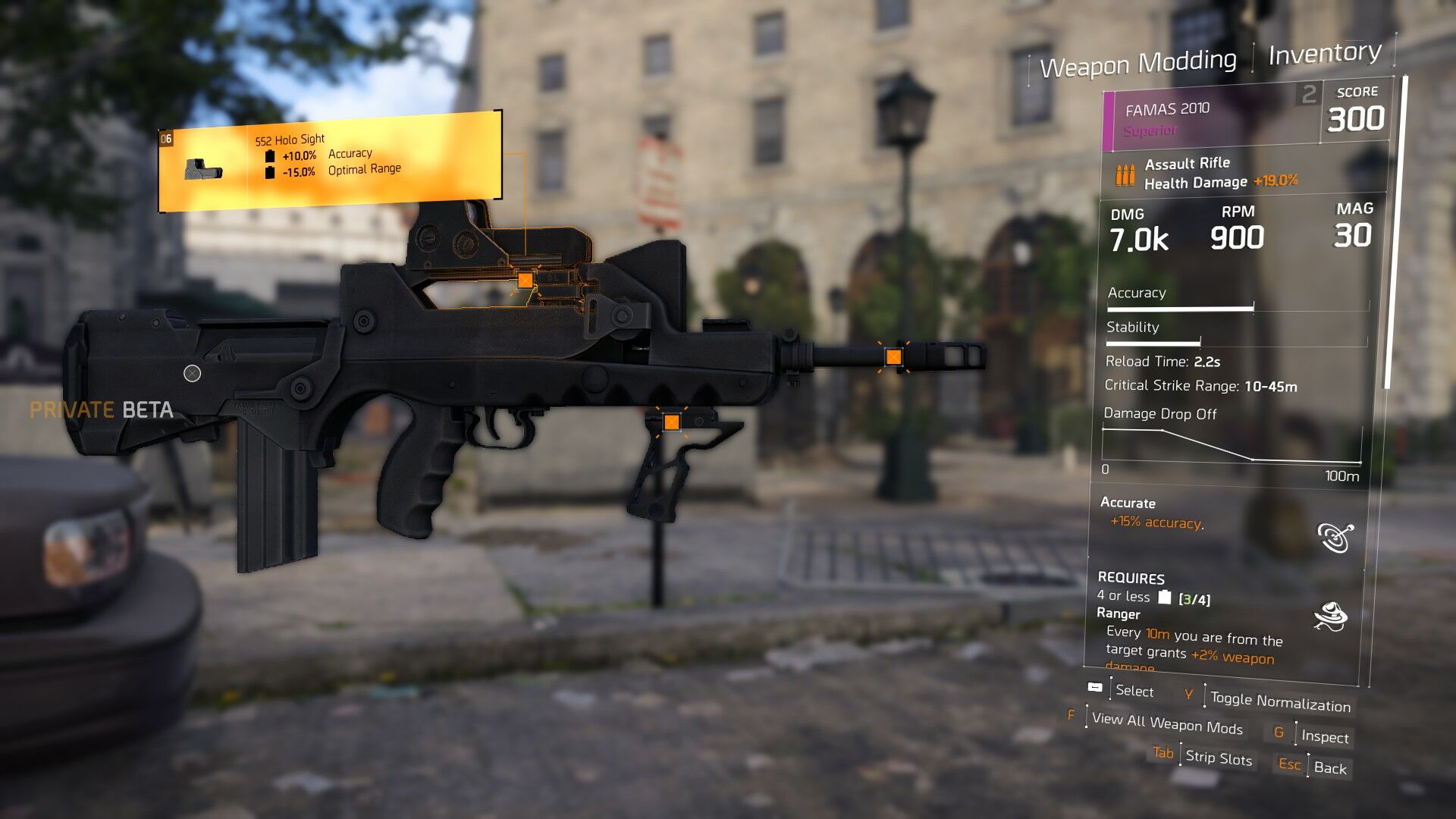Select the underbarrel grip mod slot marker
Image resolution: width=1456 pixels, height=819 pixels.
(671, 422)
